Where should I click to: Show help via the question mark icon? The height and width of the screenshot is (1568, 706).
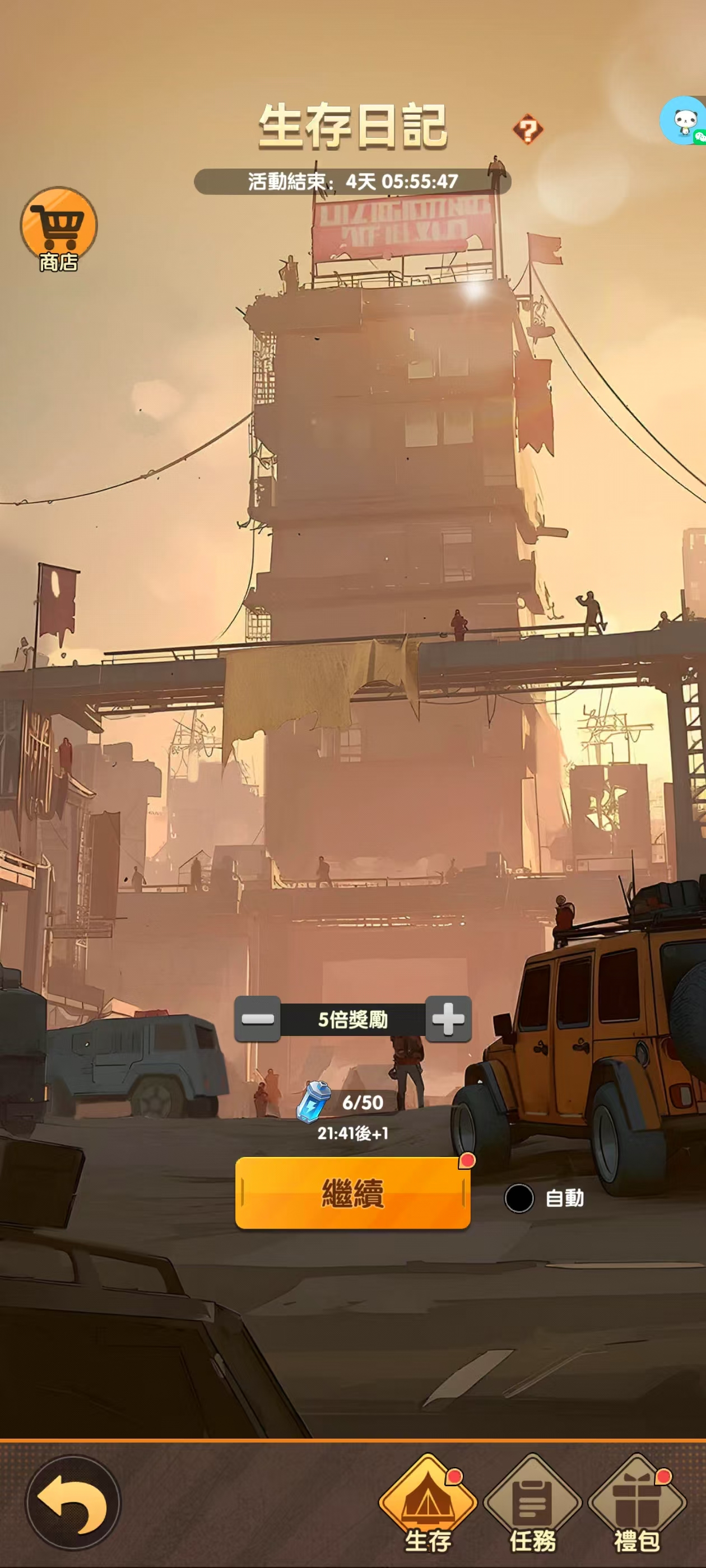527,130
